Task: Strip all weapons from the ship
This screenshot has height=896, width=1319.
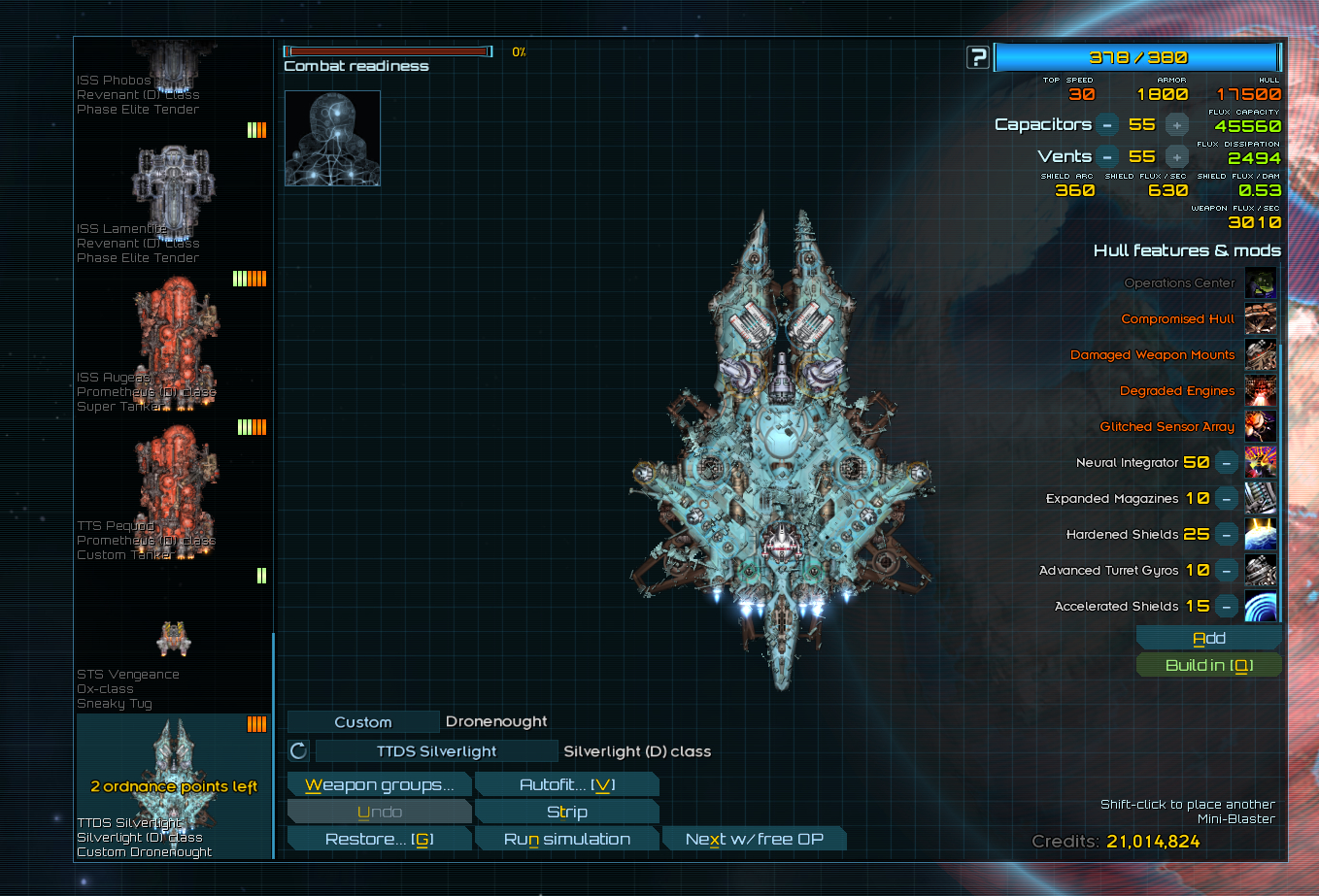Action: [567, 813]
